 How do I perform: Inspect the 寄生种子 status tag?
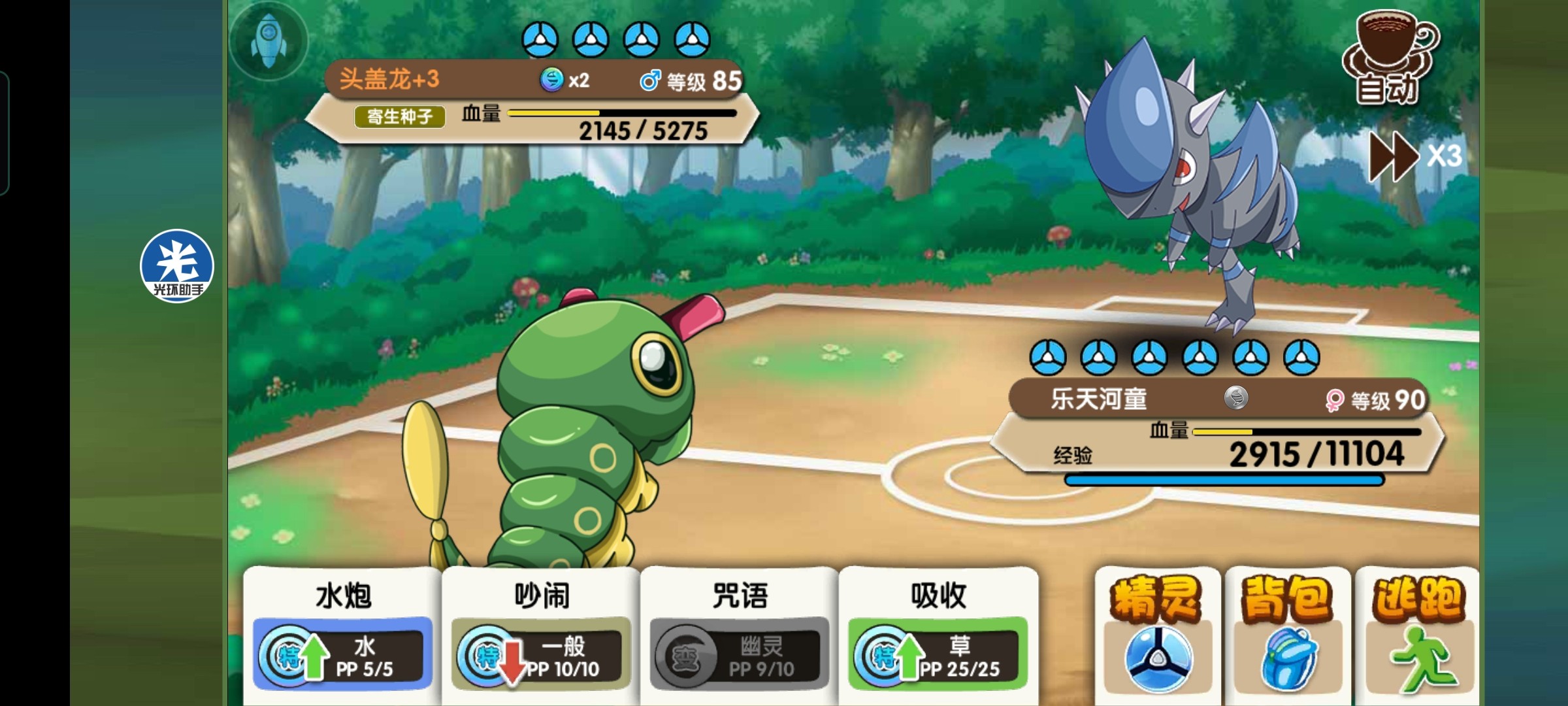pyautogui.click(x=400, y=116)
